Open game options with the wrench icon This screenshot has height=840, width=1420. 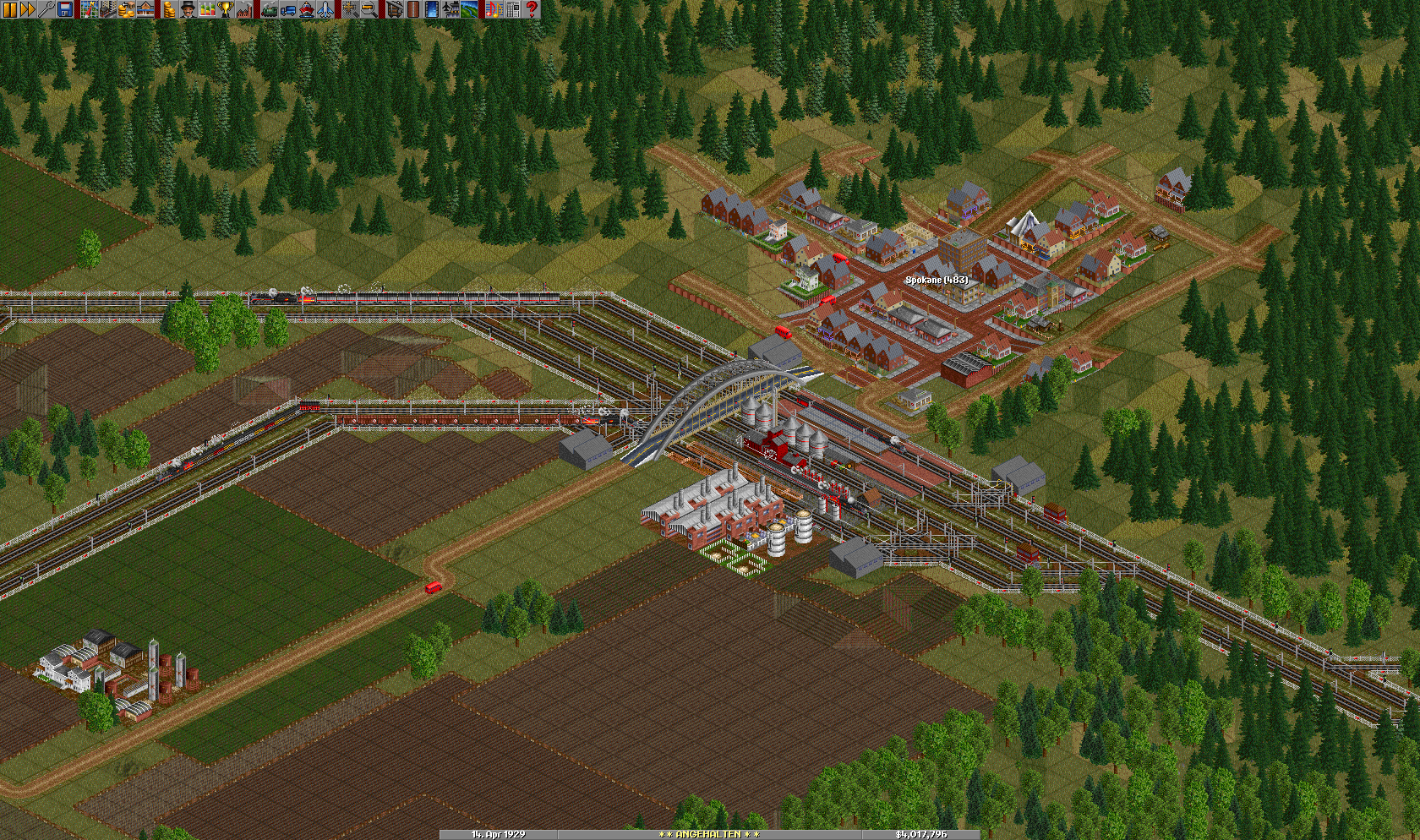tap(46, 9)
